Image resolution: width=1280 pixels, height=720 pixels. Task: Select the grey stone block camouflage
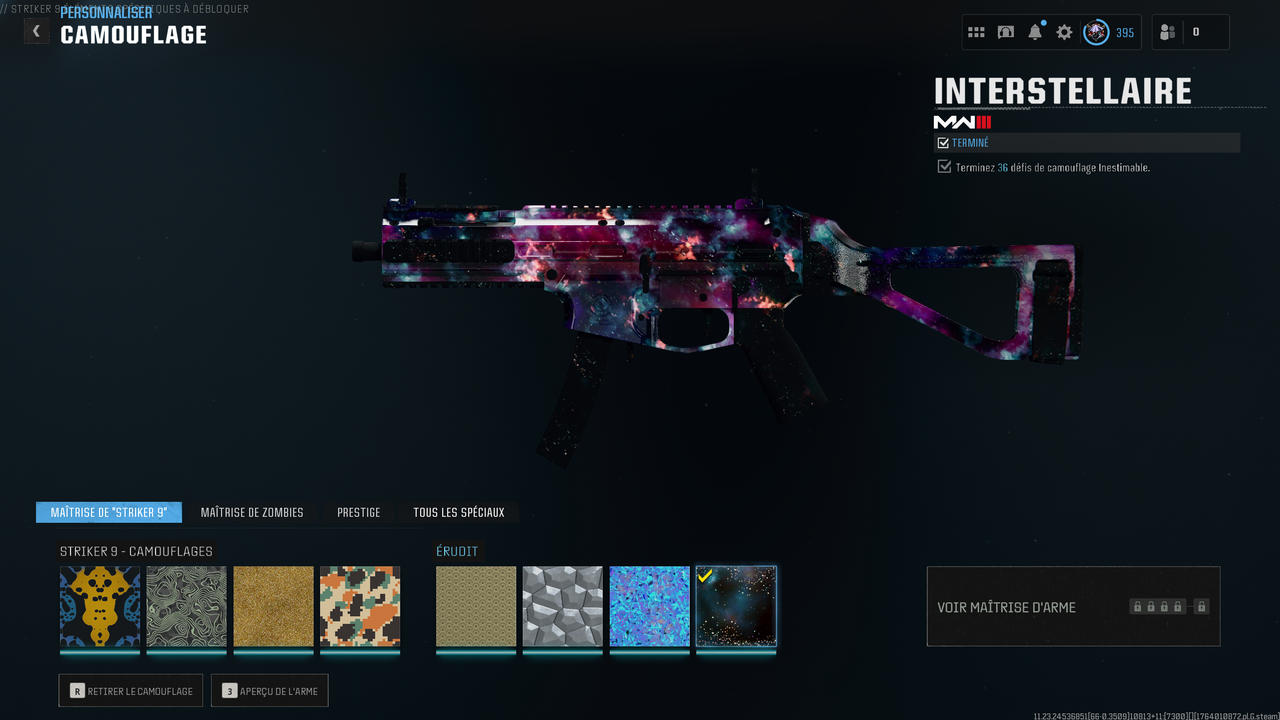[563, 607]
